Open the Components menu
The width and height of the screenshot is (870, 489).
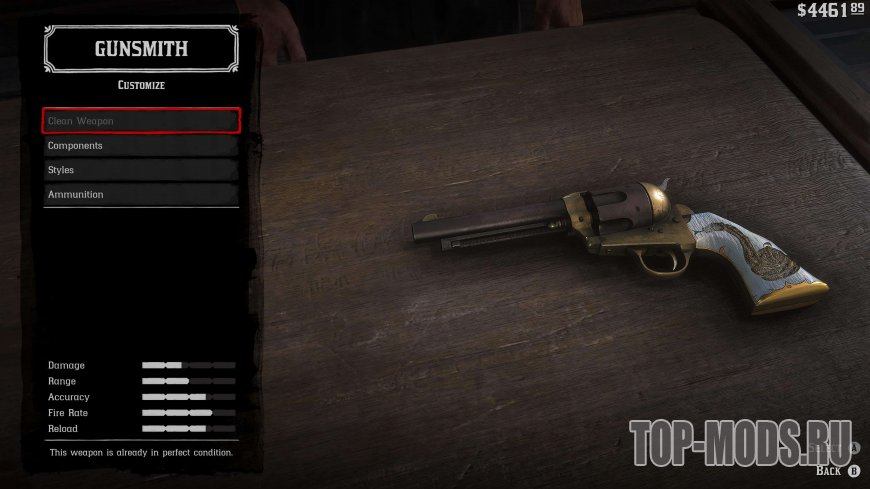[x=141, y=146]
